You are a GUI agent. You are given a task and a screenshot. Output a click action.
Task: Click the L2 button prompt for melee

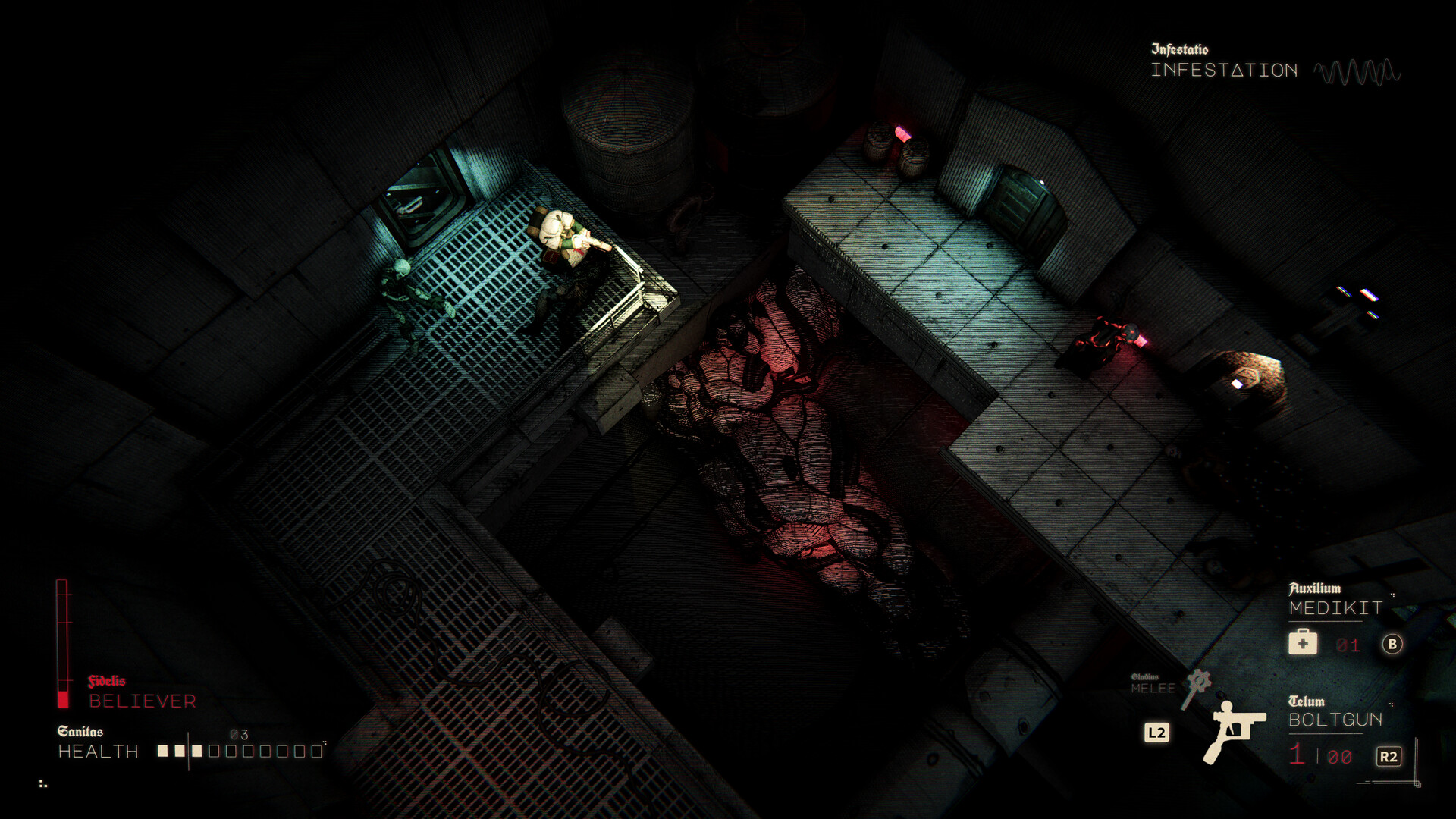click(x=1157, y=731)
